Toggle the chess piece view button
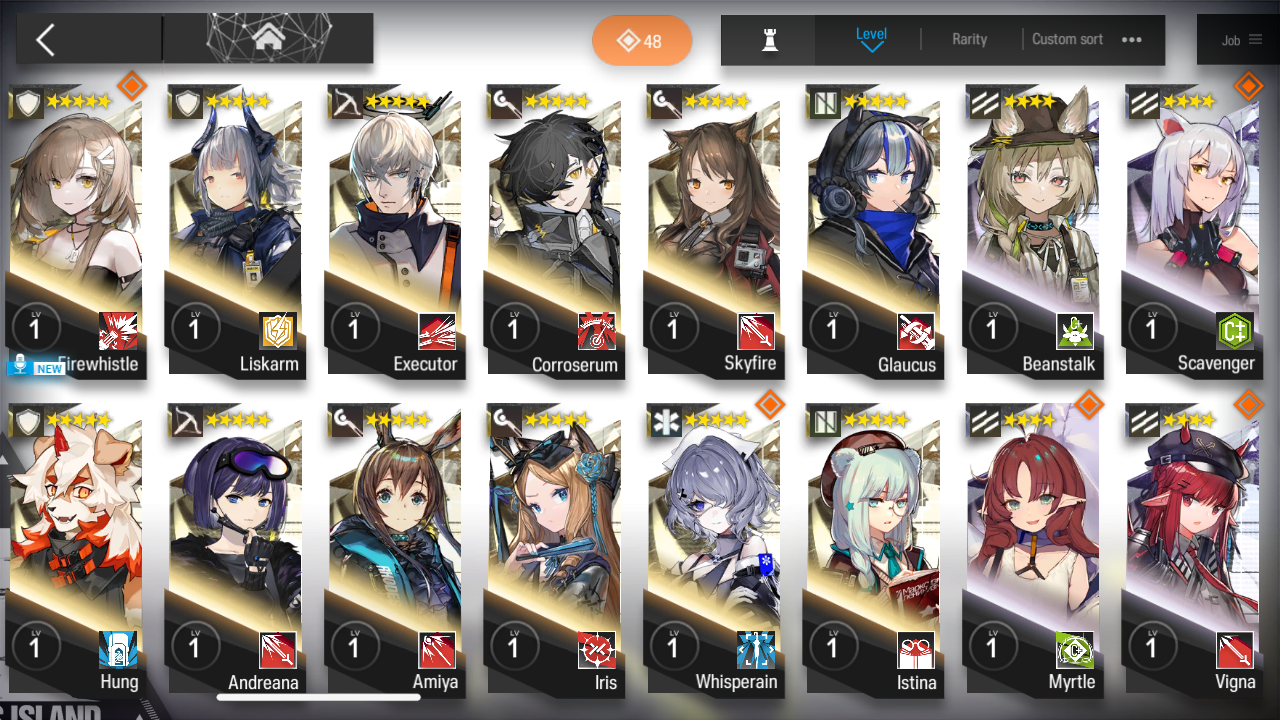Viewport: 1280px width, 720px height. pyautogui.click(x=769, y=40)
